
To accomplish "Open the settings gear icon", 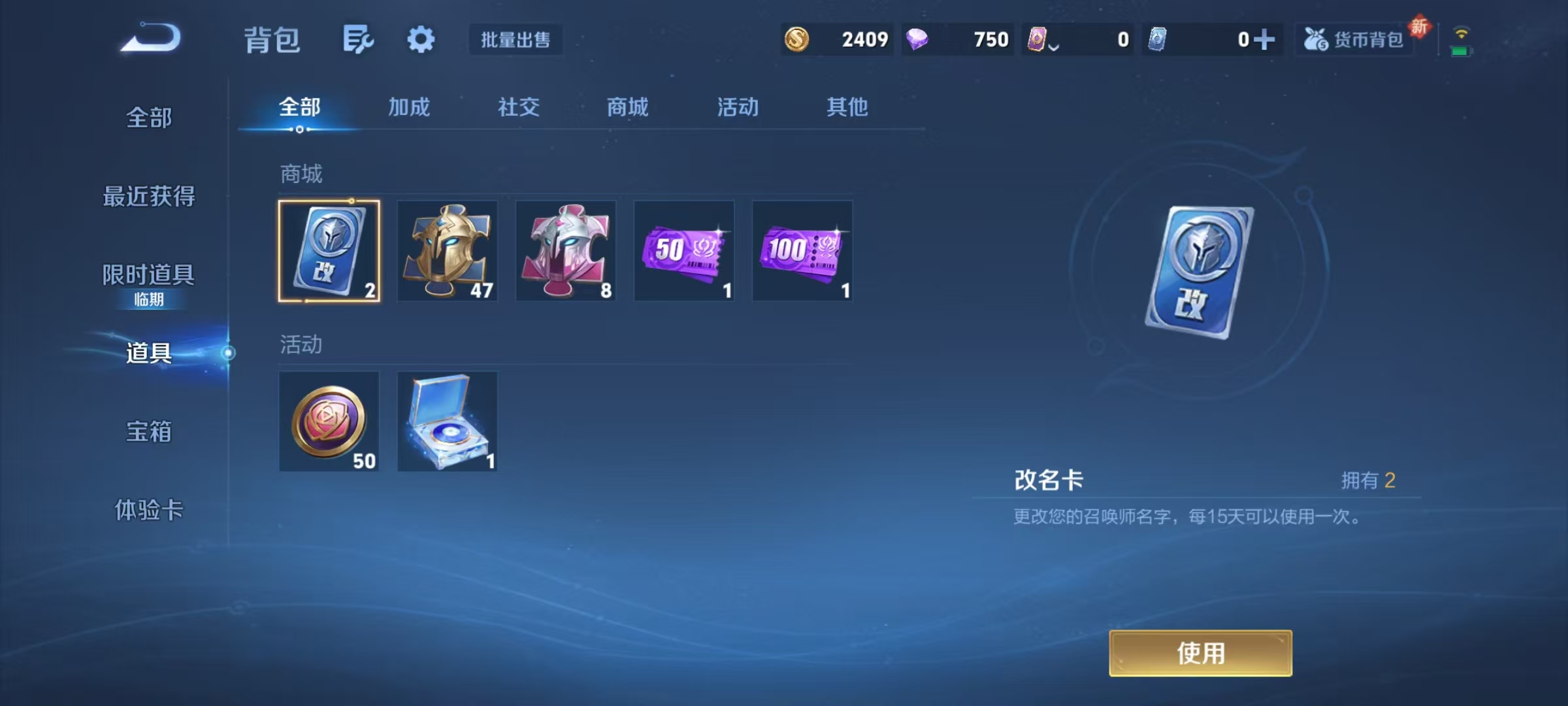I will click(x=421, y=38).
